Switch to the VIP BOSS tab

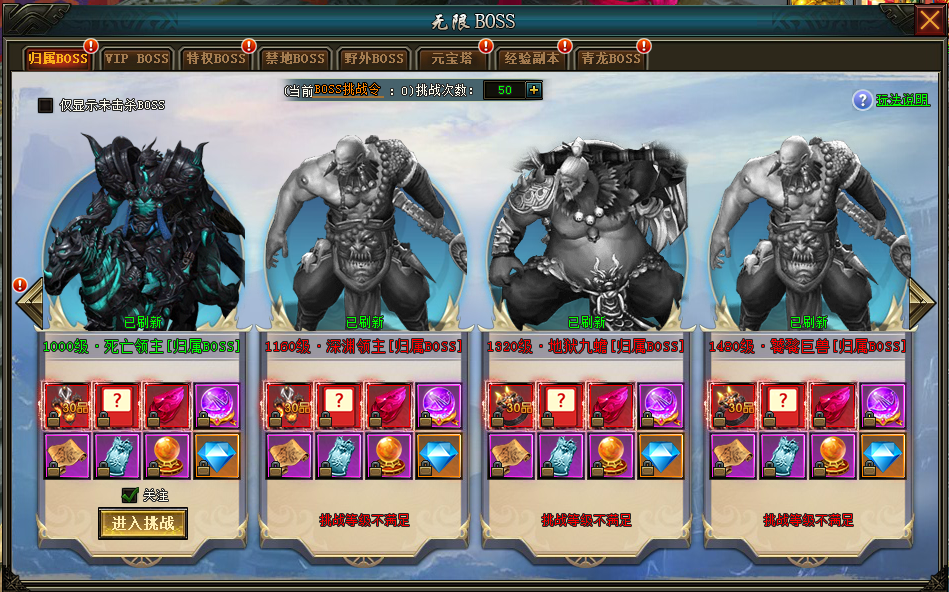137,59
